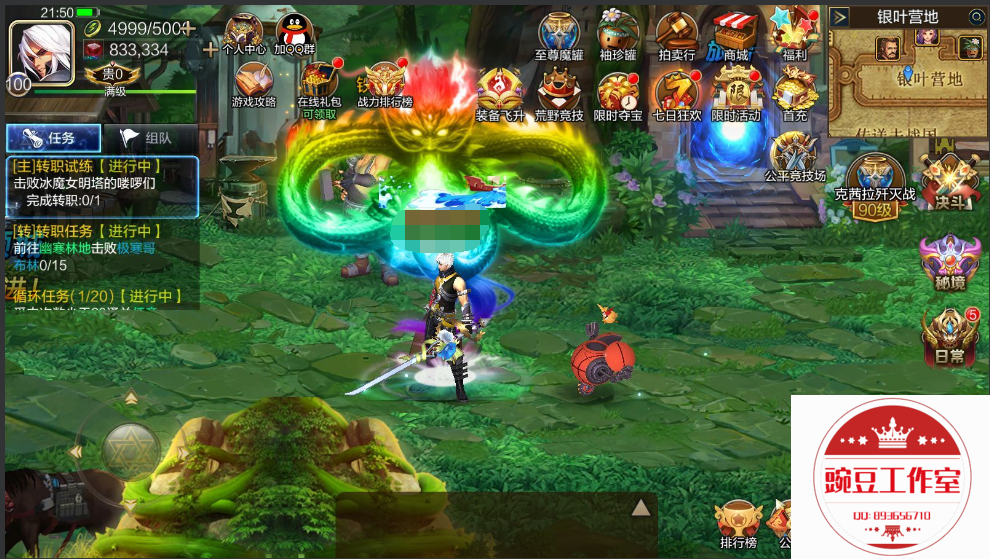Open the 排行榜 leaderboard trophy
990x559 pixels.
click(x=738, y=523)
